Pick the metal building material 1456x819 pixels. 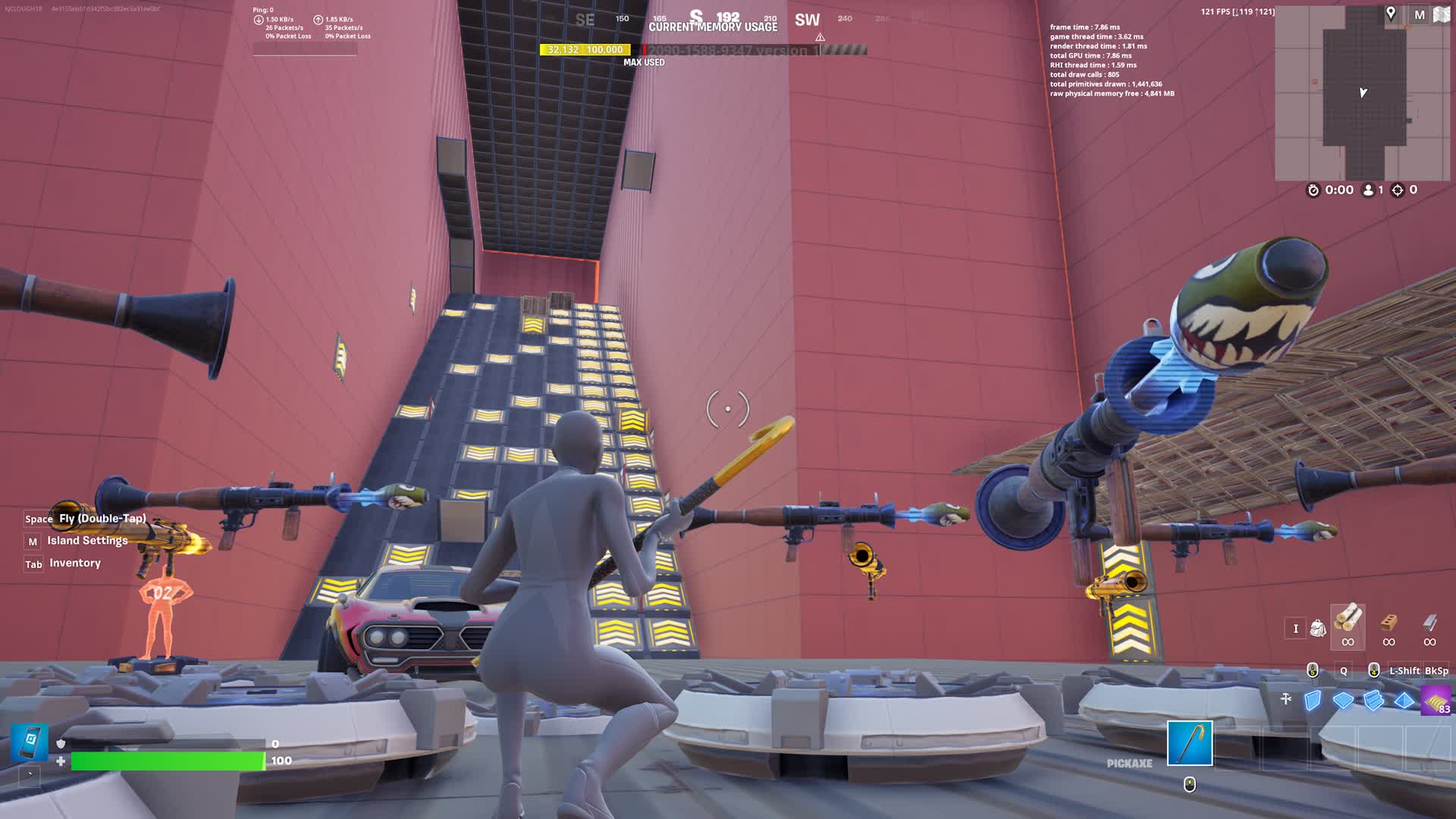click(x=1429, y=623)
